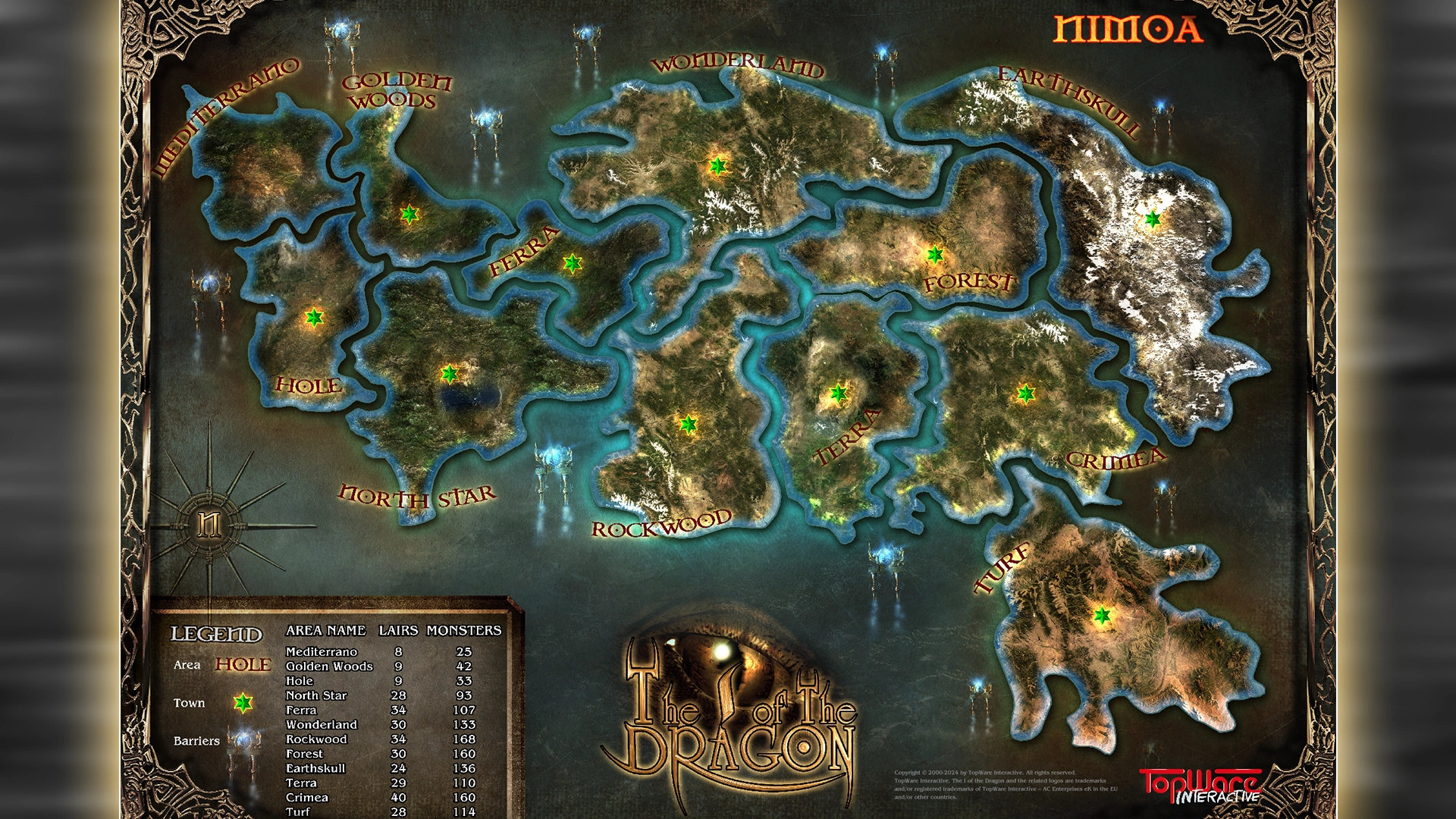Screen dimensions: 1456x819
Task: Pick the Crimea town star
Action: 1026,394
